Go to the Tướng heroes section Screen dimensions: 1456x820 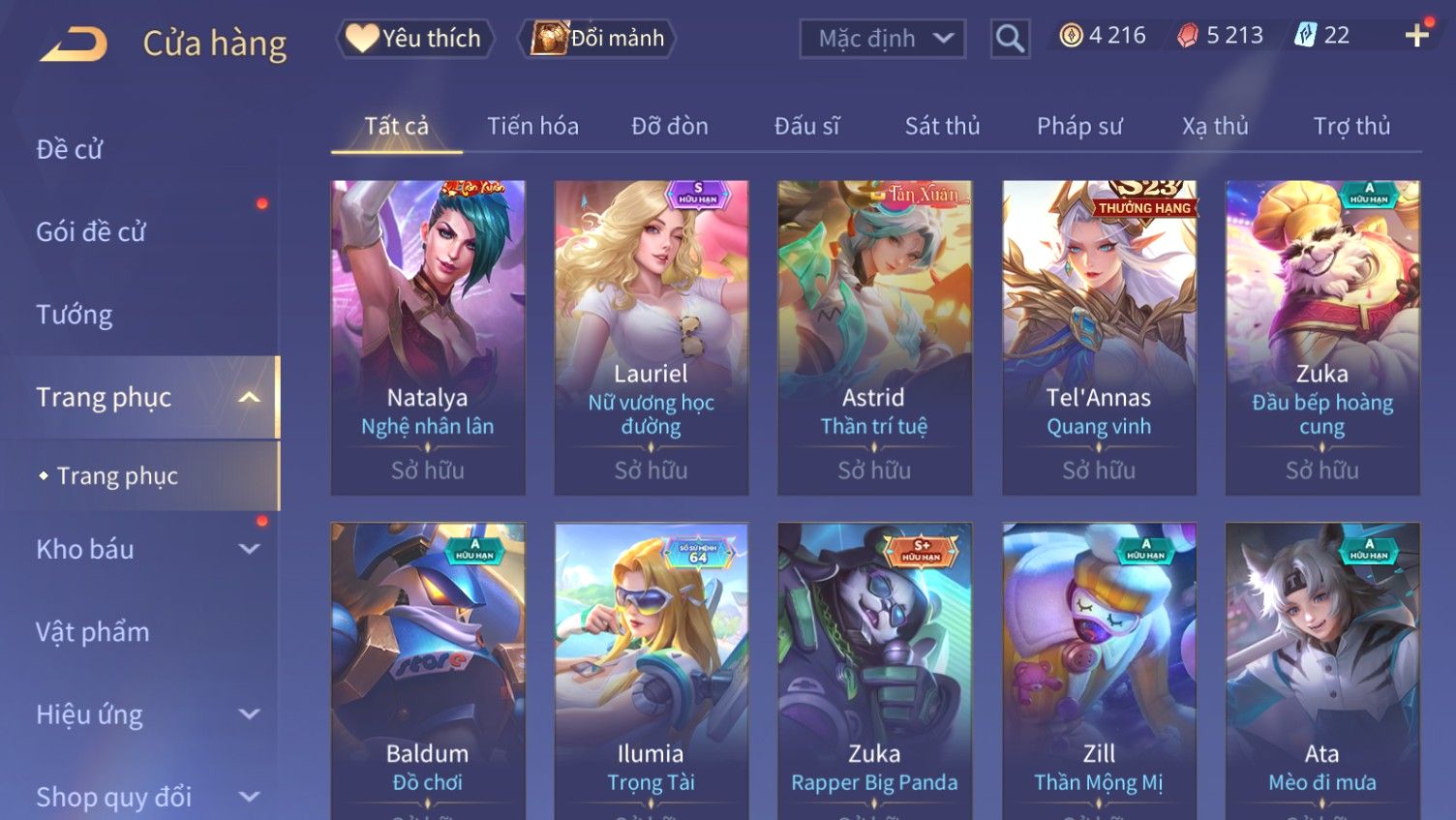pyautogui.click(x=75, y=315)
